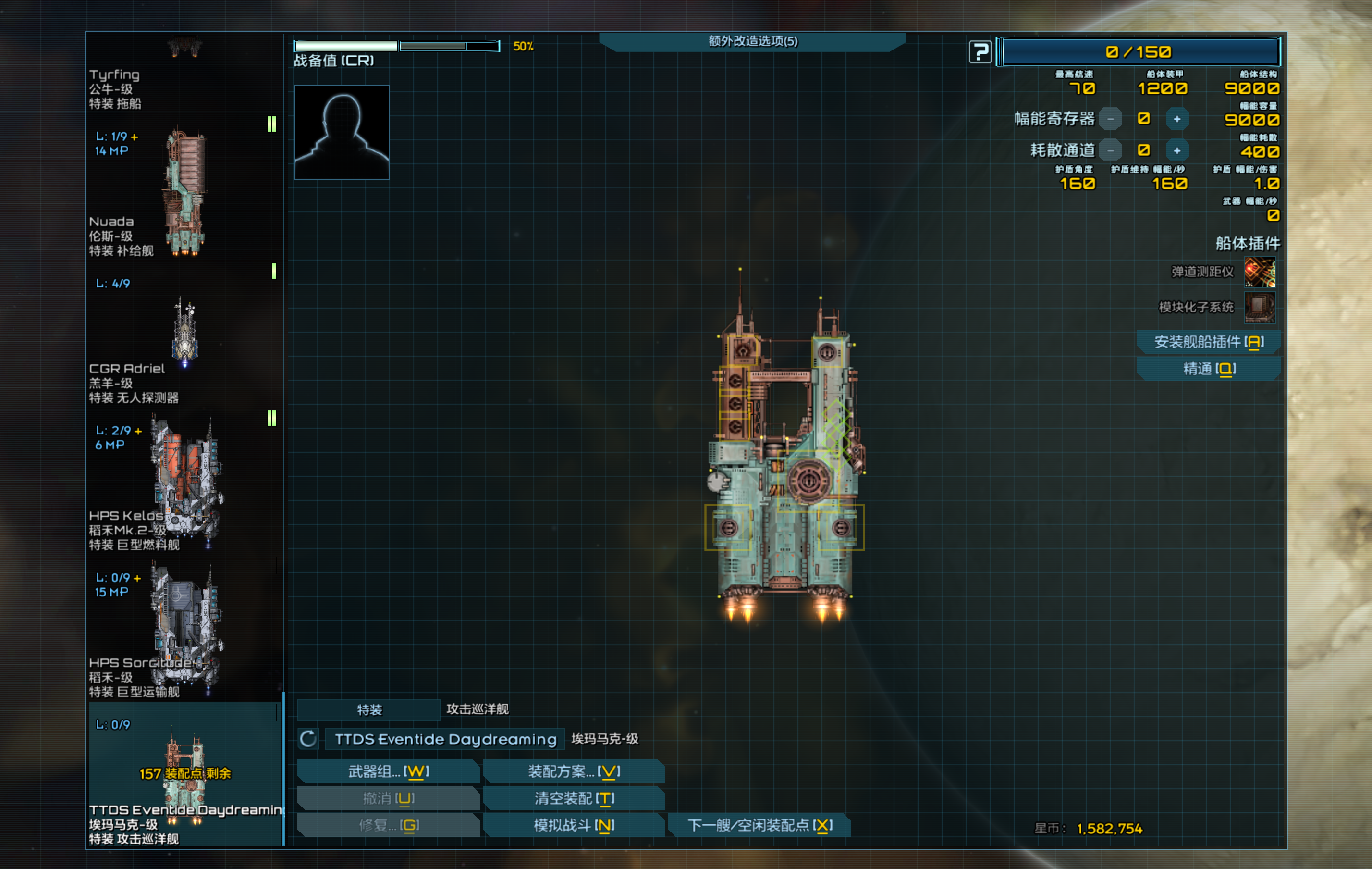This screenshot has height=869, width=1372.
Task: Click the circular refresh name icon
Action: (x=308, y=739)
